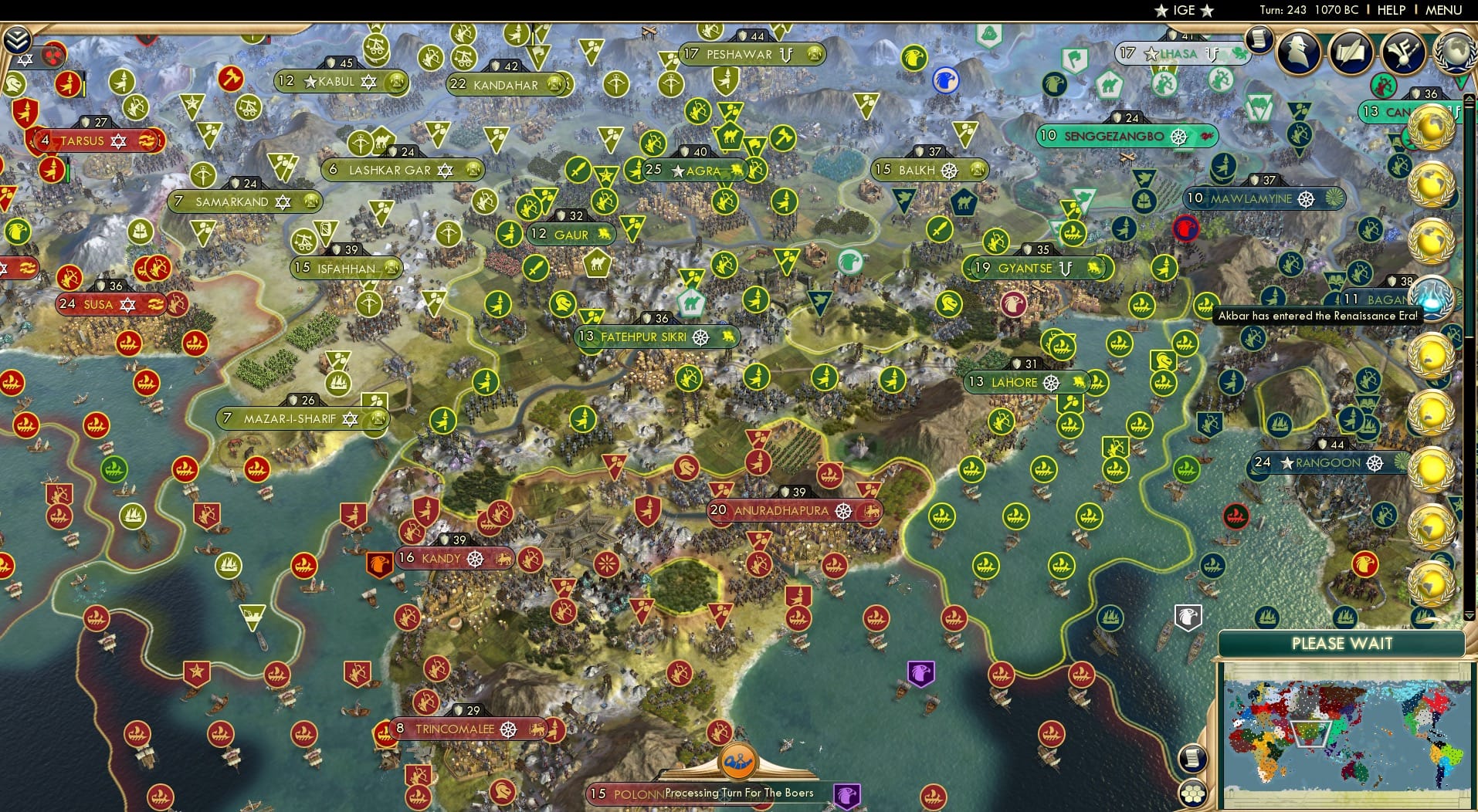Click the gear icon on Trincomalee's banner

click(509, 727)
